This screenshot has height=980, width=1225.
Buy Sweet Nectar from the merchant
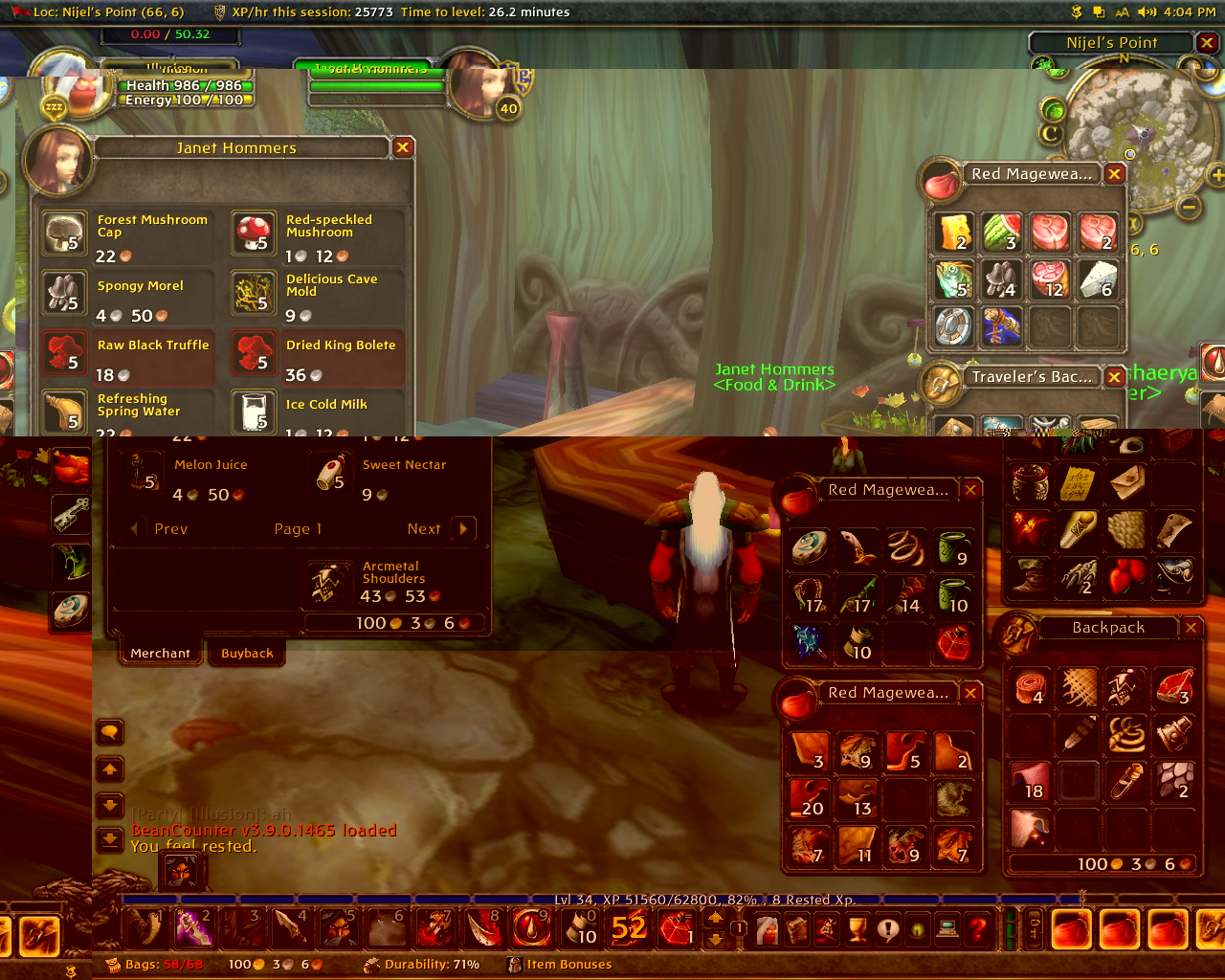[331, 473]
